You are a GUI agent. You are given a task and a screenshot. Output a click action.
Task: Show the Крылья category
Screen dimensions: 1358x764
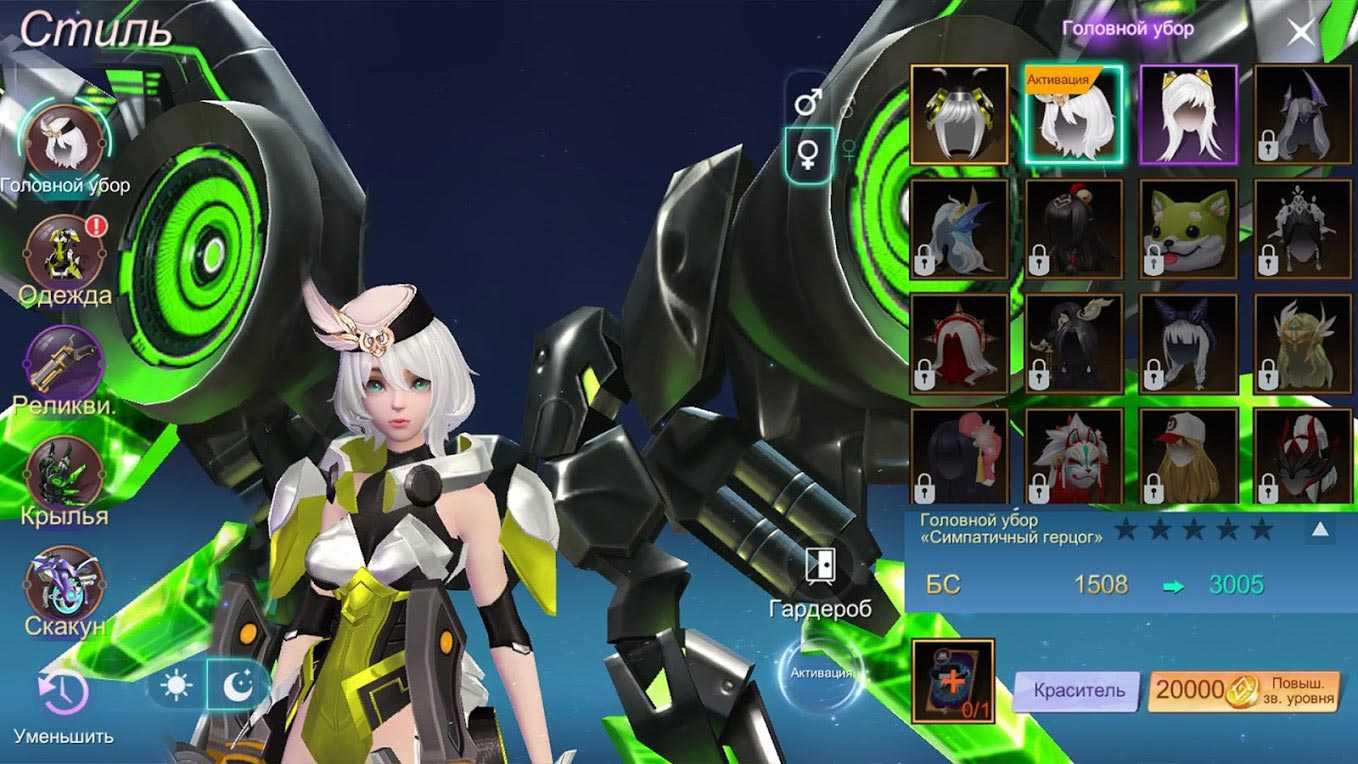pos(65,473)
